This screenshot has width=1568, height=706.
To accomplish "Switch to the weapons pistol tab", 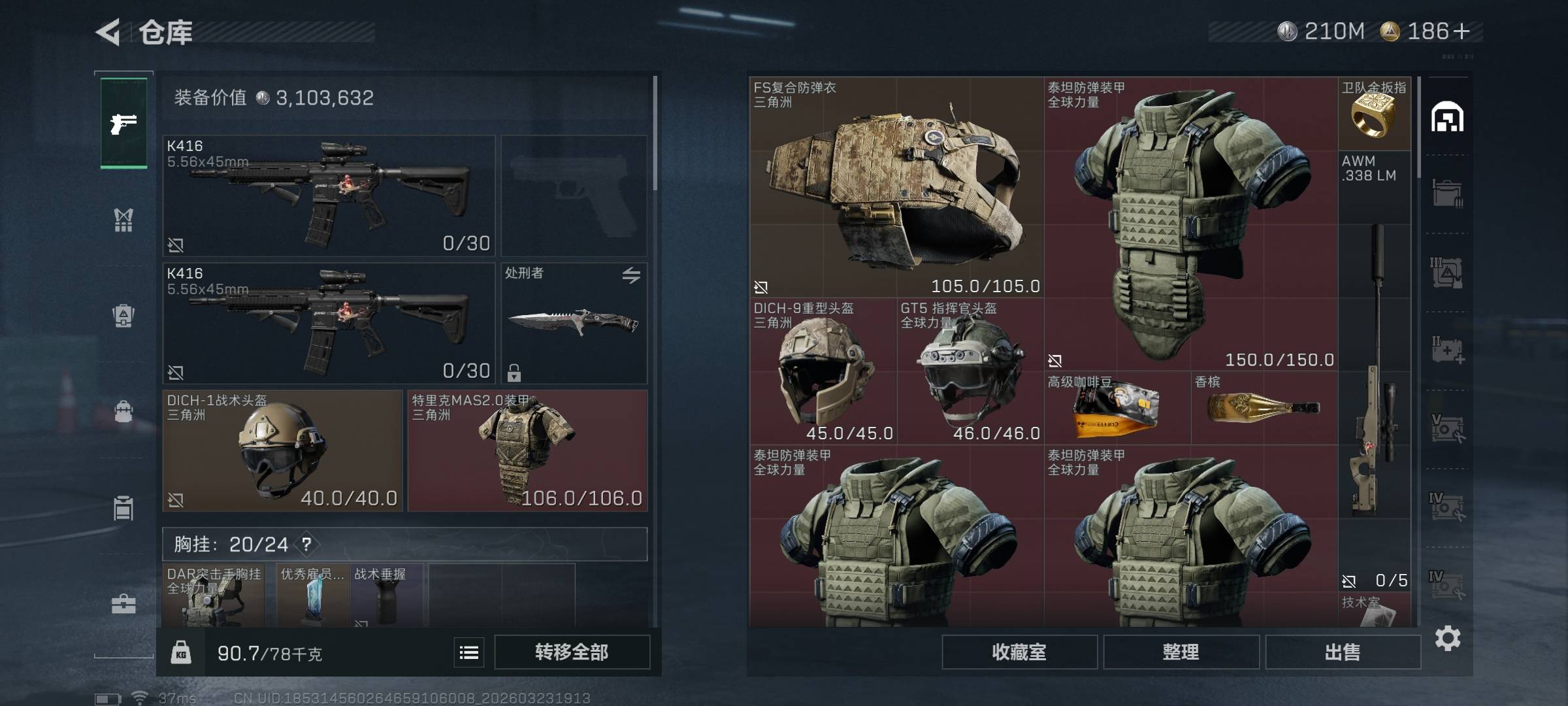I will tap(123, 124).
